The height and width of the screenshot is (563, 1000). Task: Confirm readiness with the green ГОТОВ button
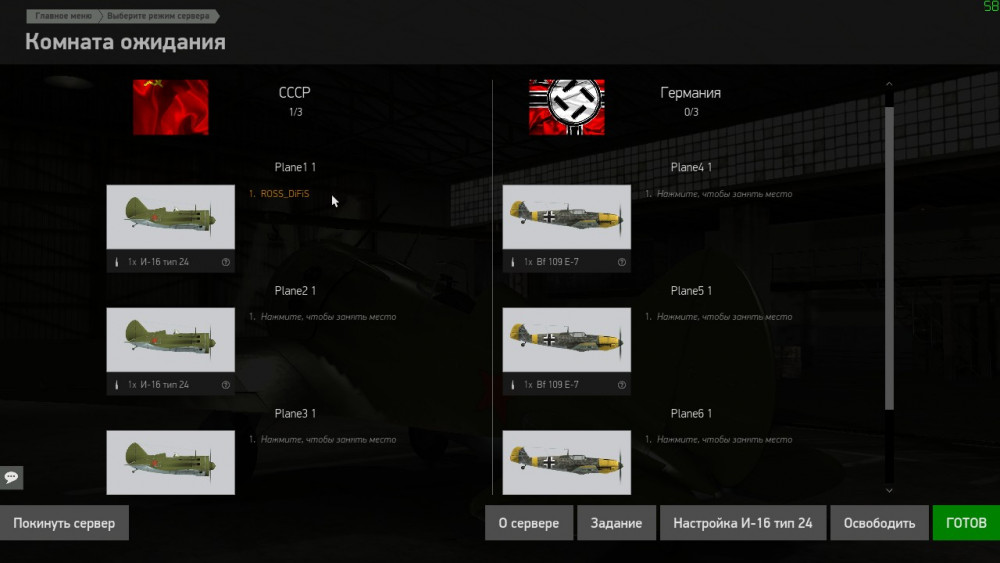(965, 523)
